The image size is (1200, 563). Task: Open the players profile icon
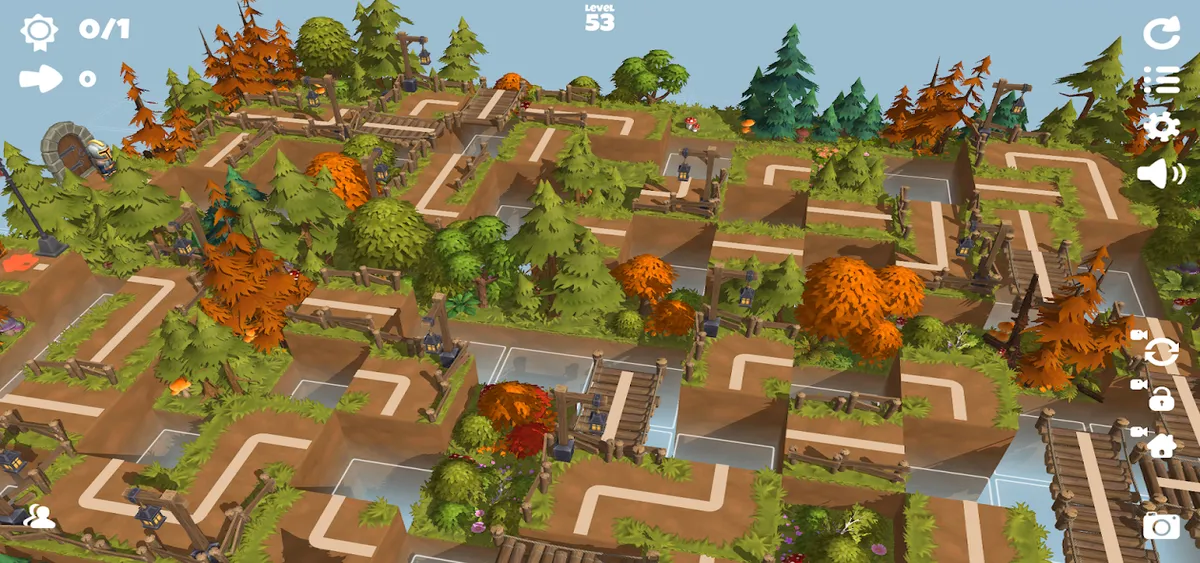(39, 516)
